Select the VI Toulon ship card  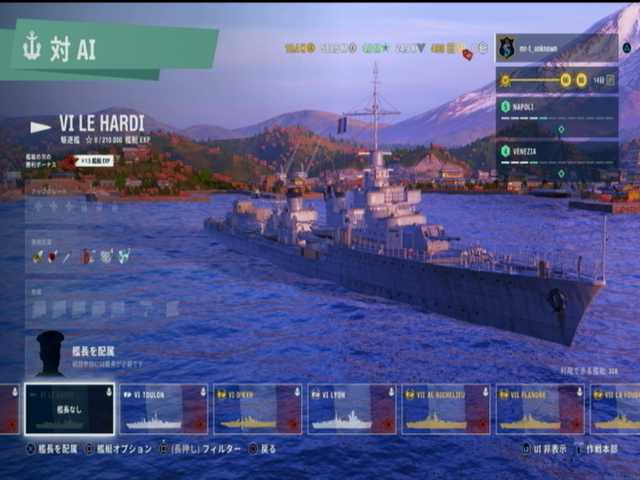pyautogui.click(x=165, y=410)
